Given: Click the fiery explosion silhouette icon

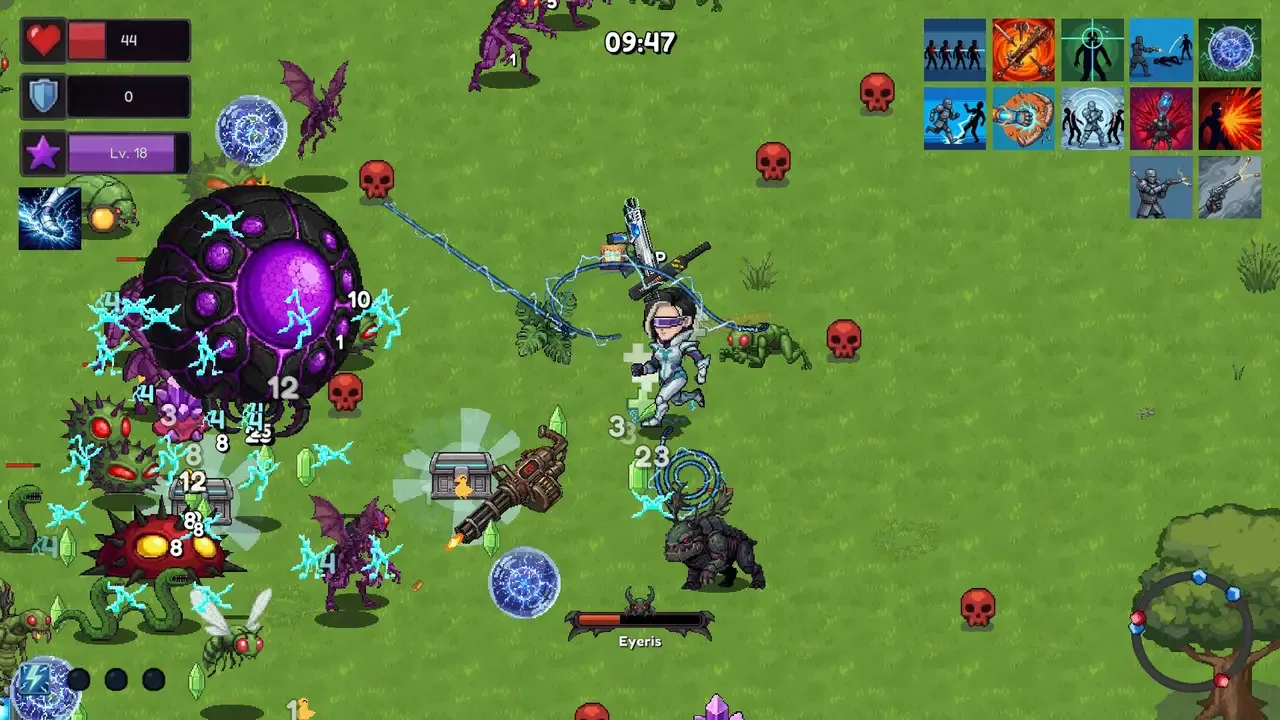Looking at the screenshot, I should pos(1230,119).
